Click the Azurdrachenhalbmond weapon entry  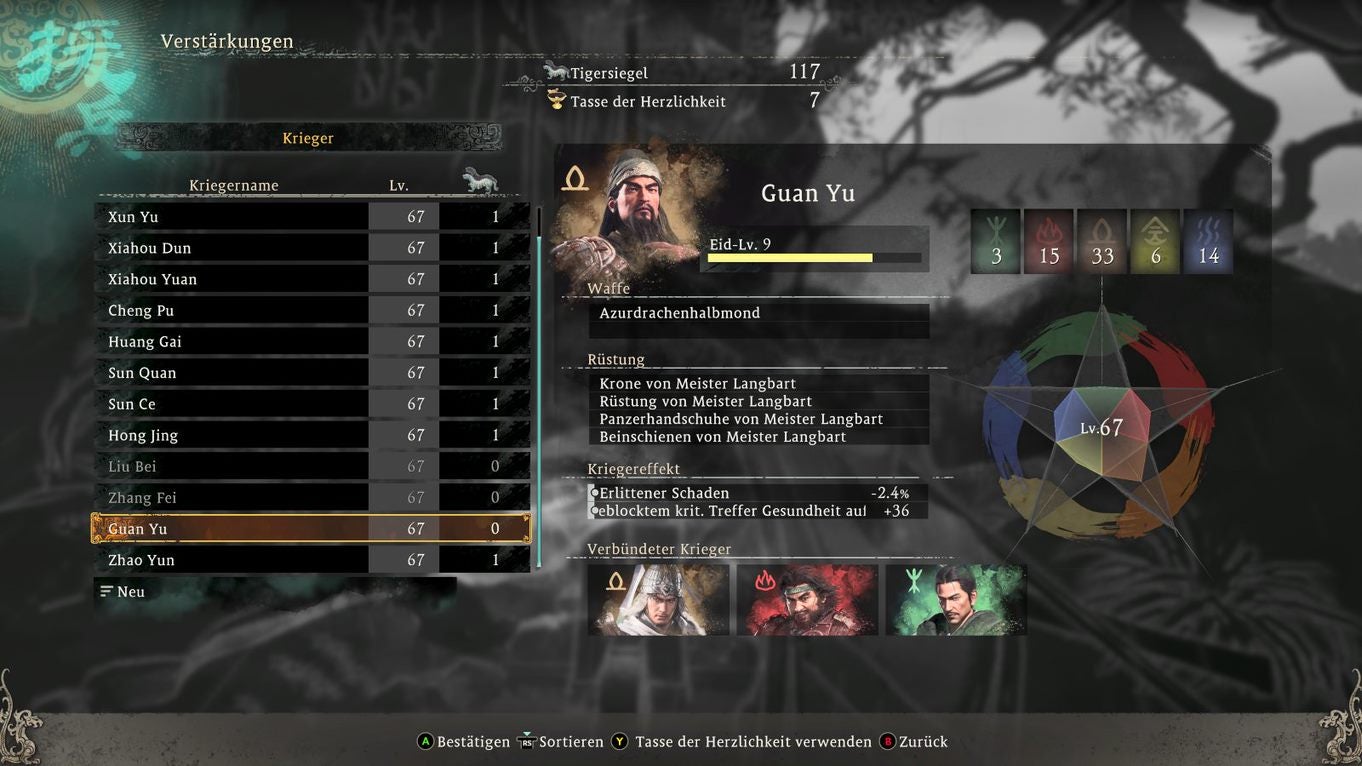coord(758,314)
